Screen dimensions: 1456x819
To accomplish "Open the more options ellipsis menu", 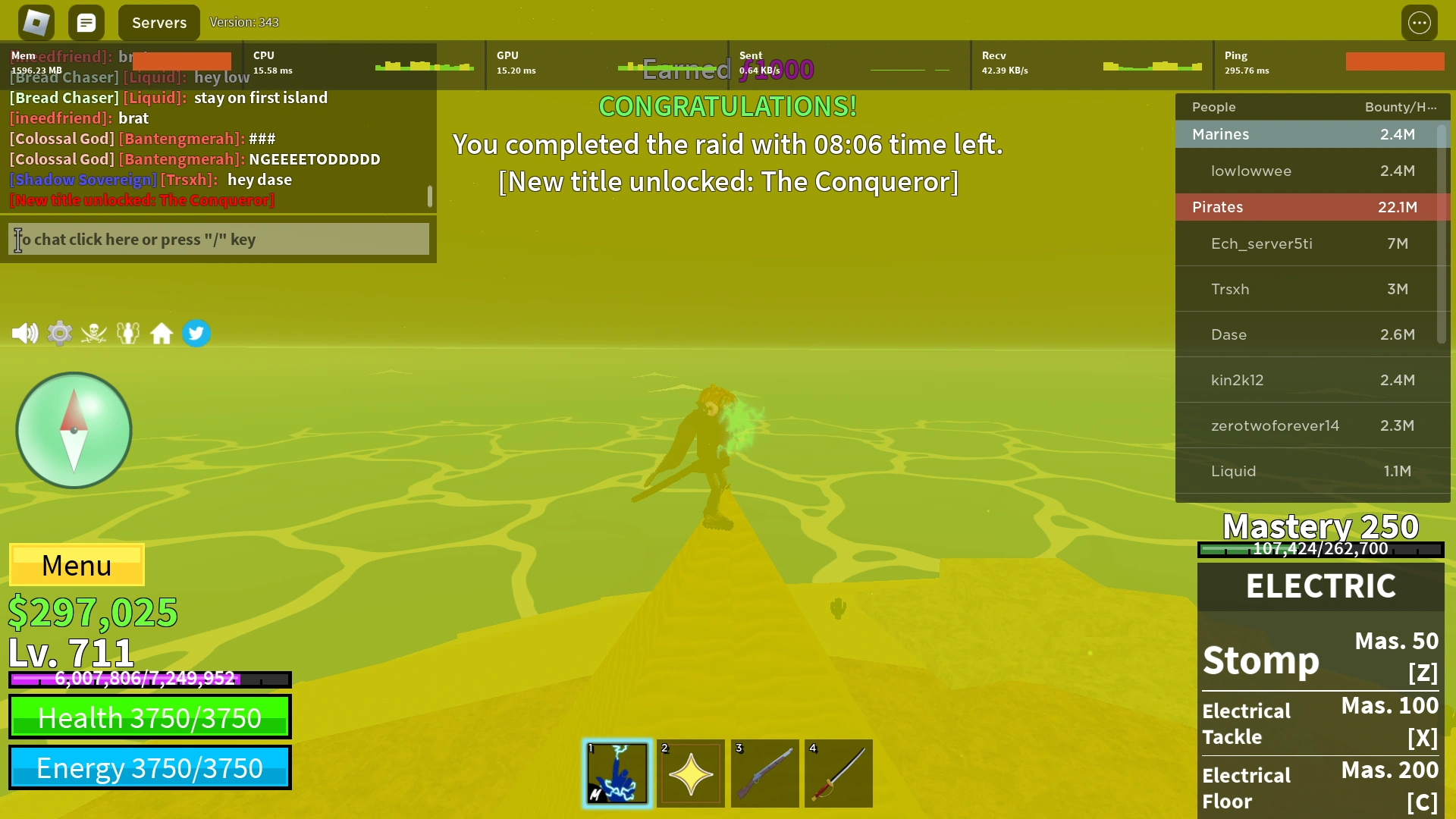I will [x=1420, y=22].
